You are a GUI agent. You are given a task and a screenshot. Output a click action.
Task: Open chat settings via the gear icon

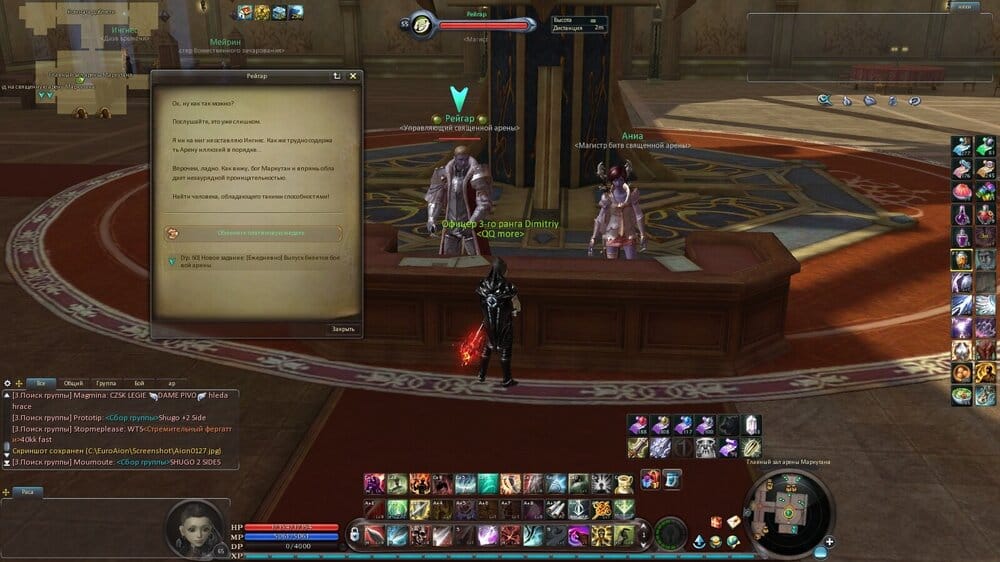[8, 383]
